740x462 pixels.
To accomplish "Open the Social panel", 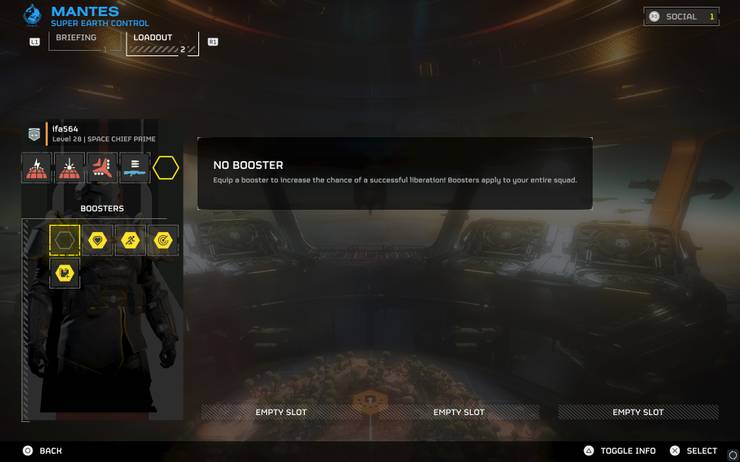I will pyautogui.click(x=682, y=16).
